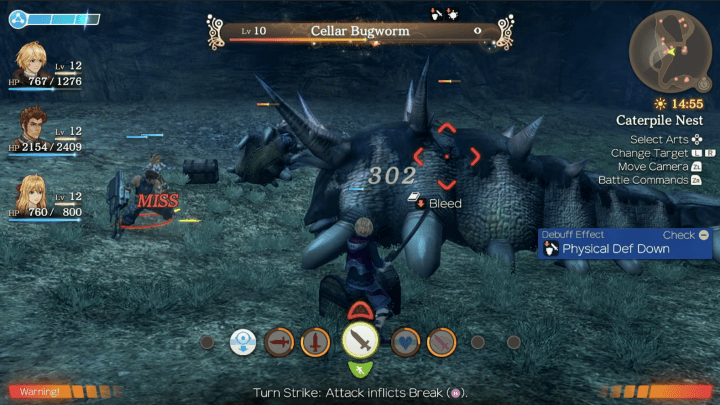Select Shulk's blond party portrait
Viewport: 720px width, 405px height.
point(34,65)
